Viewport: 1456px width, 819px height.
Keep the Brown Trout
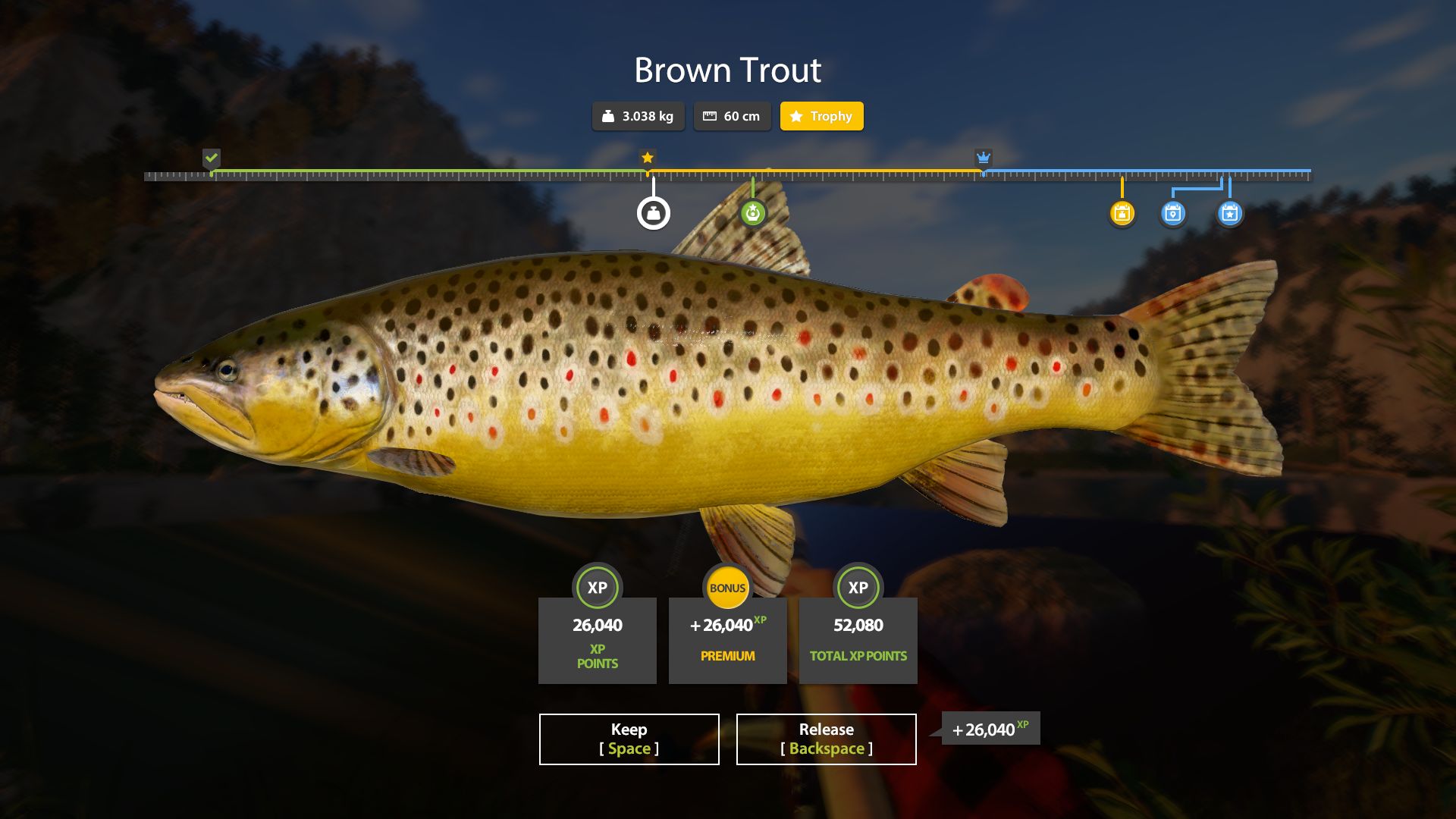629,739
